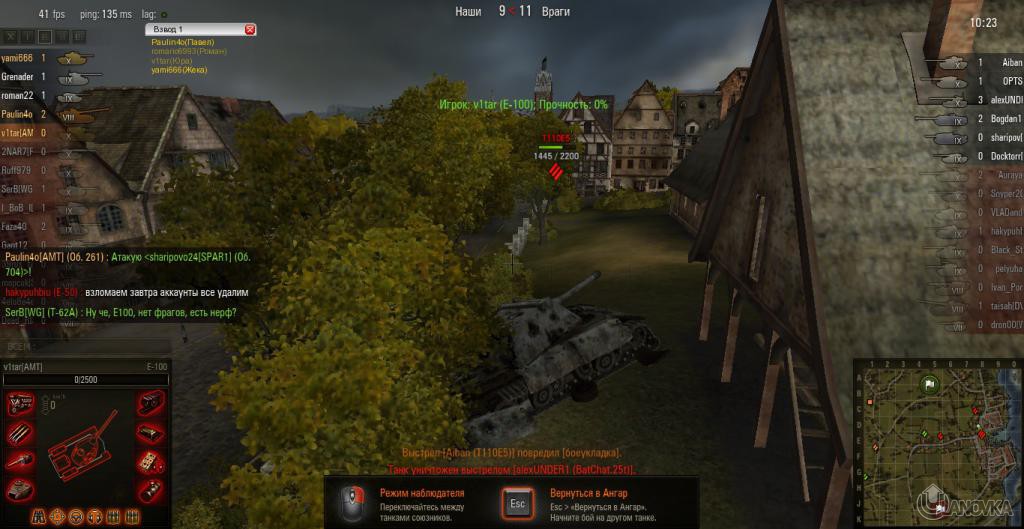The image size is (1024, 529).
Task: Select alexUNDER1 in the enemy team list
Action: click(1003, 99)
